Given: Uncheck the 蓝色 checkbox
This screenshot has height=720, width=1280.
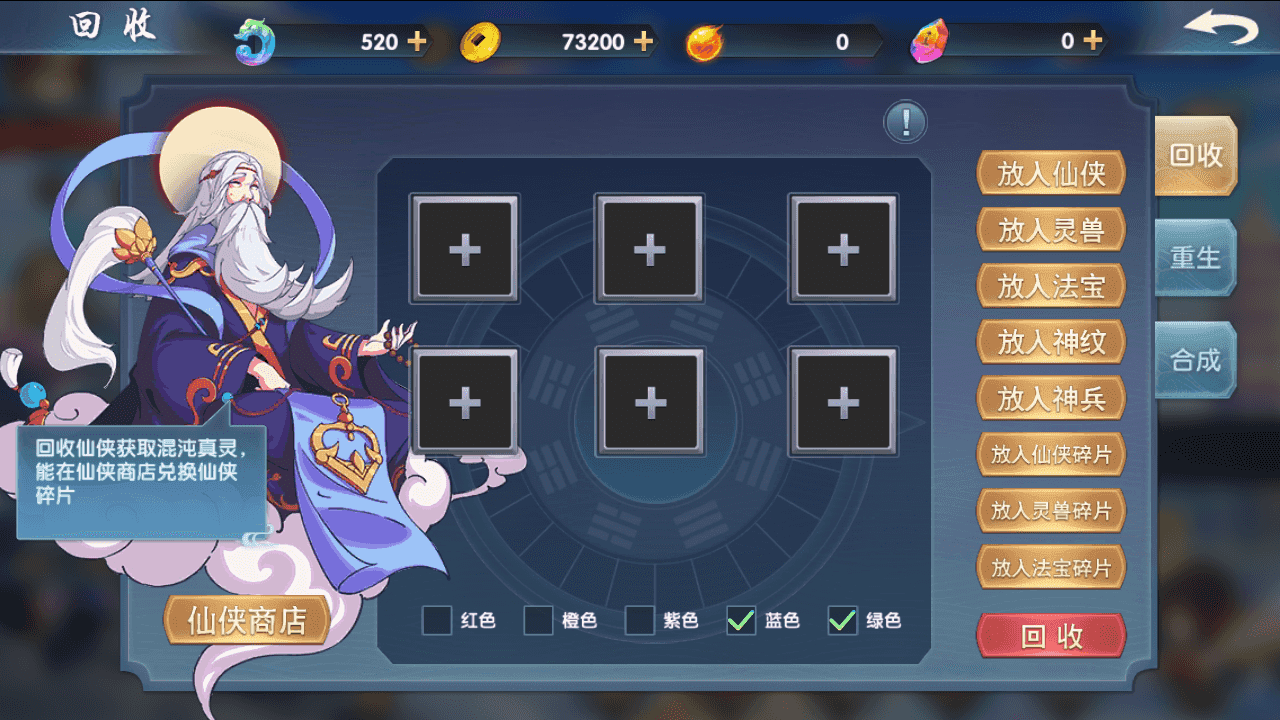Looking at the screenshot, I should (741, 620).
